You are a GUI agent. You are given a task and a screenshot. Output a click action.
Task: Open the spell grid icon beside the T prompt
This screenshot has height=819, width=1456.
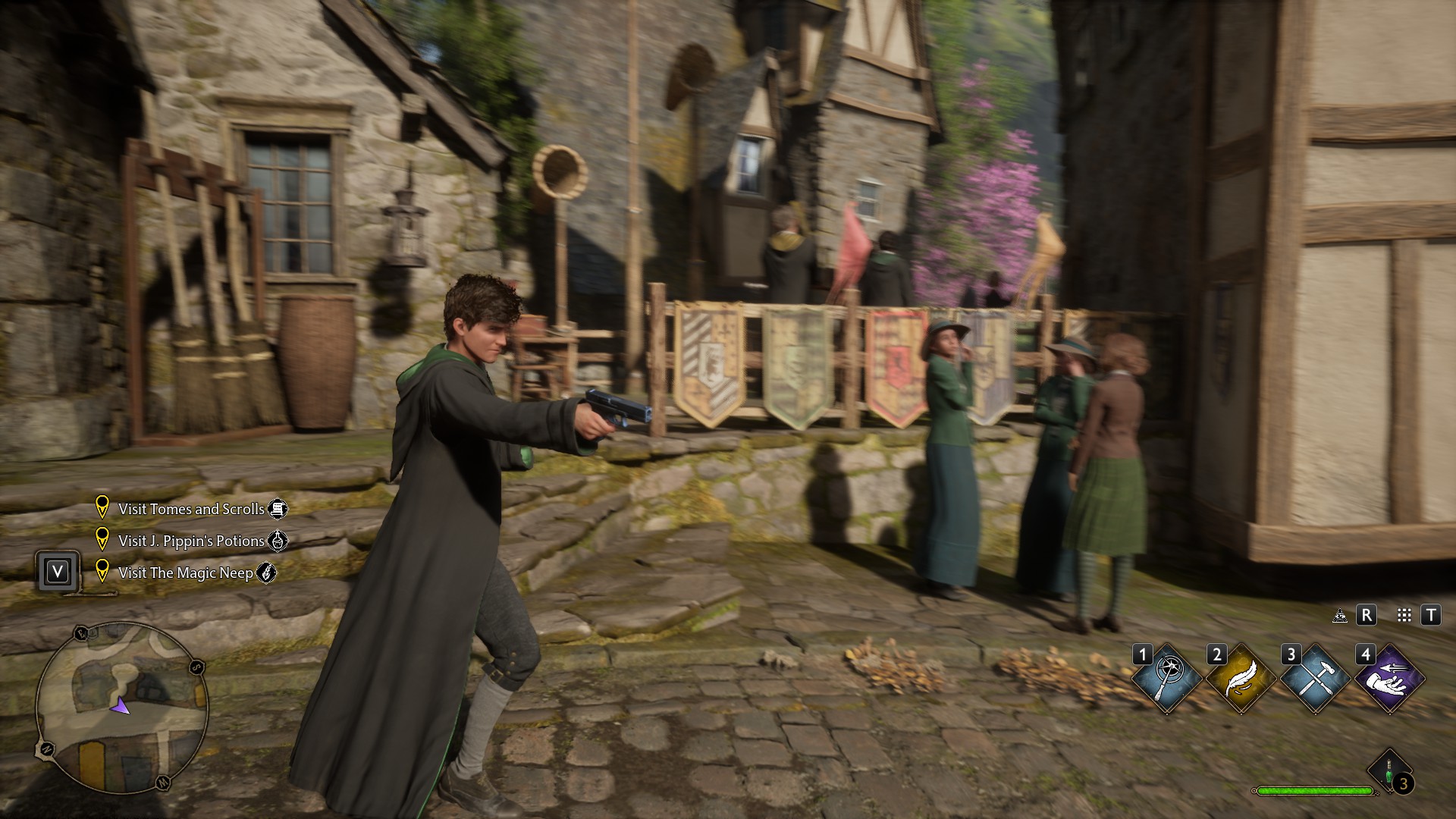(1404, 614)
